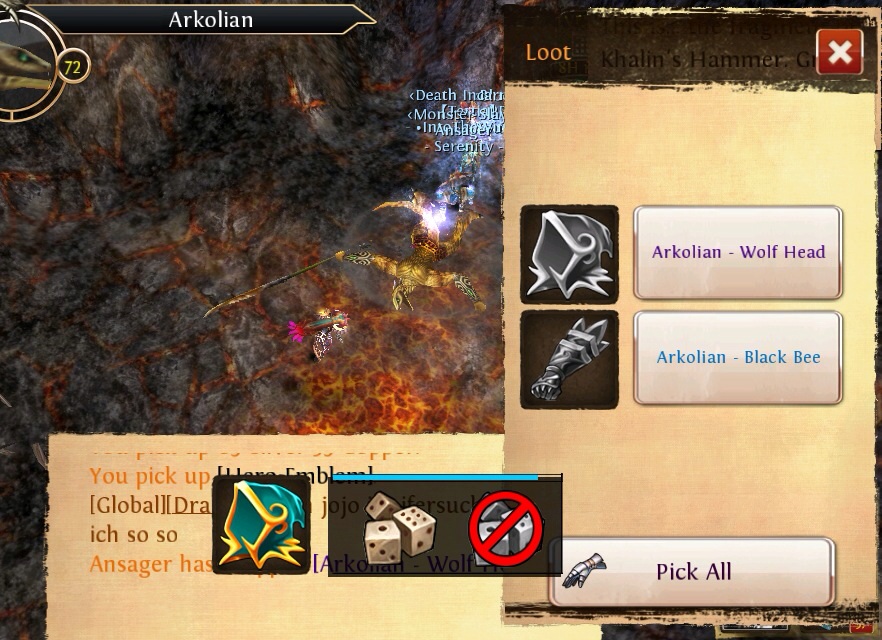
Task: Select the Wolf Head helmet icon
Action: [x=569, y=254]
